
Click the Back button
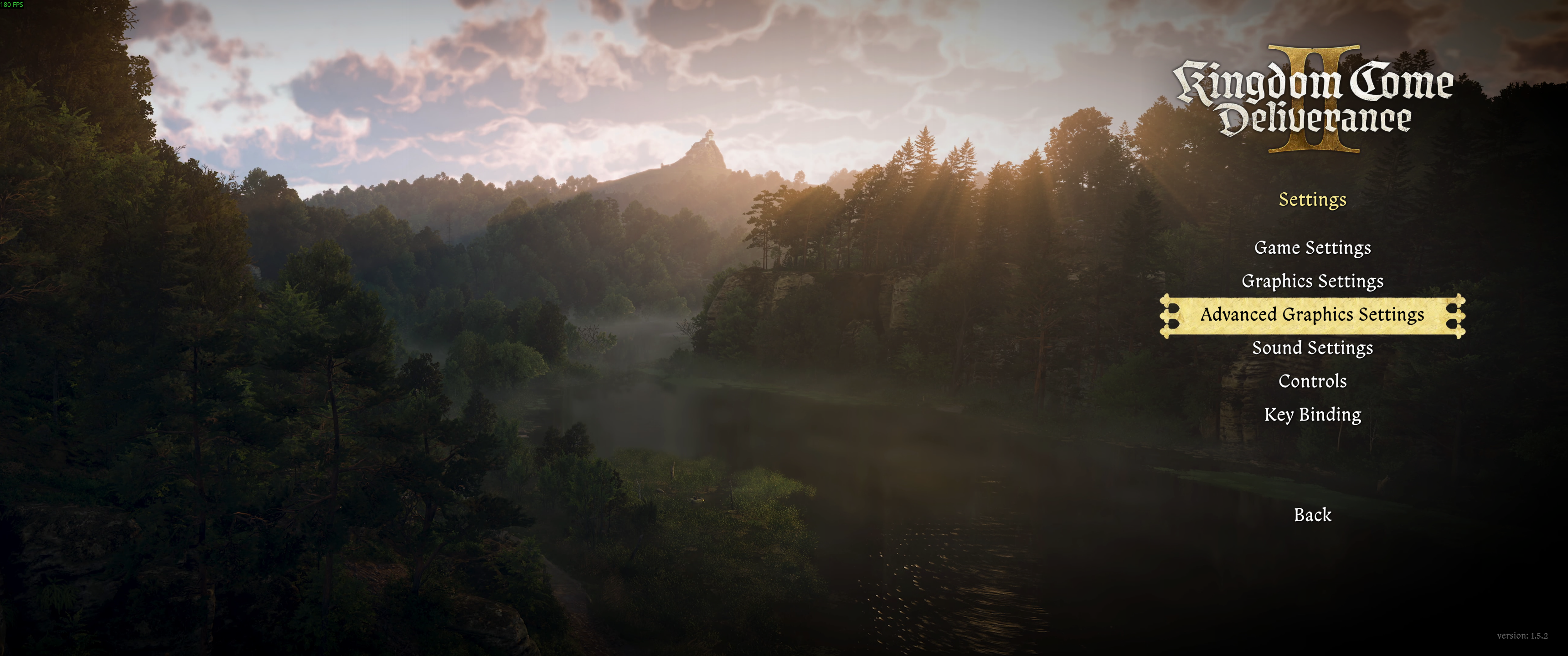coord(1312,515)
